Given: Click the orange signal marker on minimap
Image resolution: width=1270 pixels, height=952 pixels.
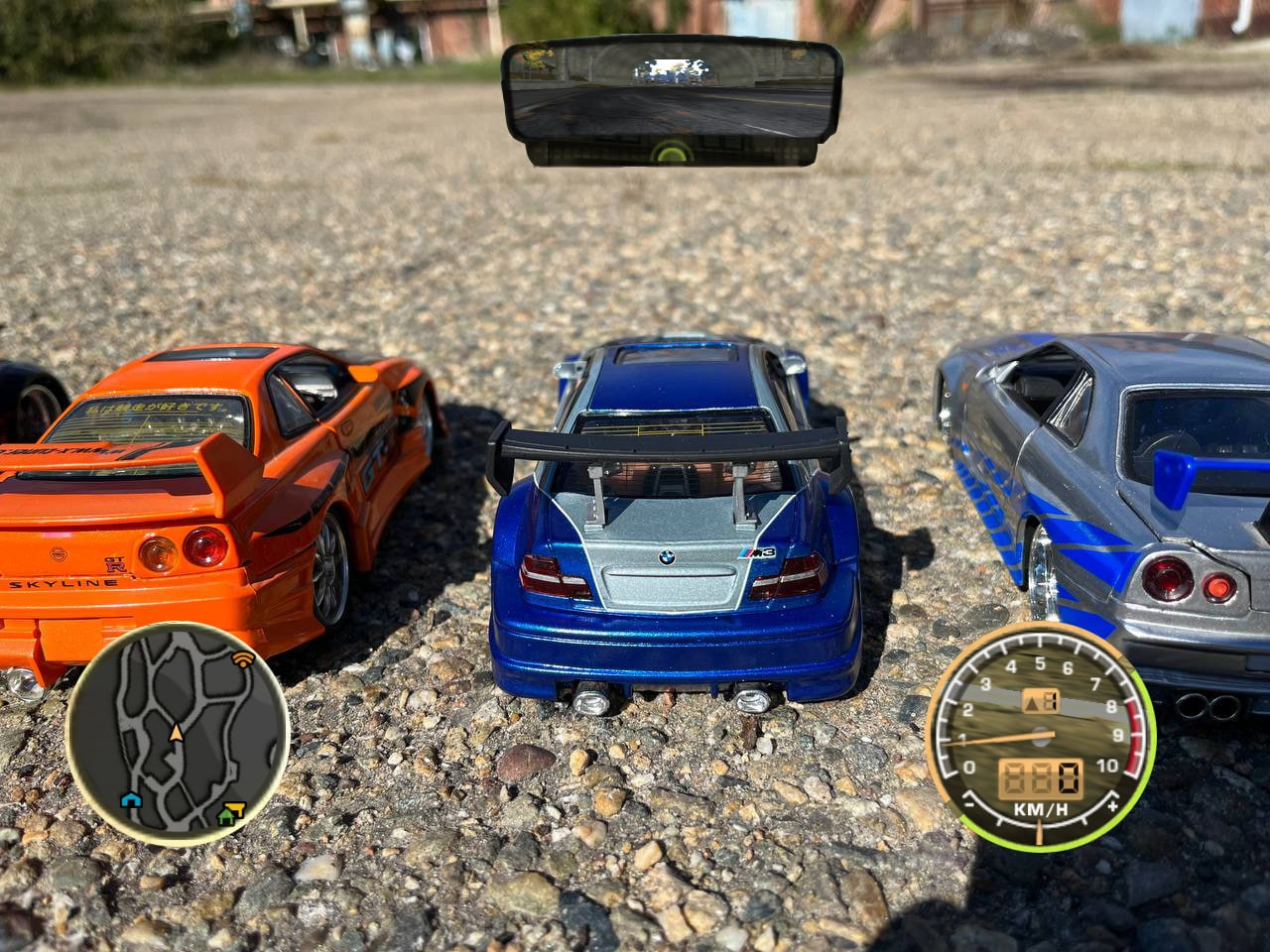Looking at the screenshot, I should (x=242, y=657).
